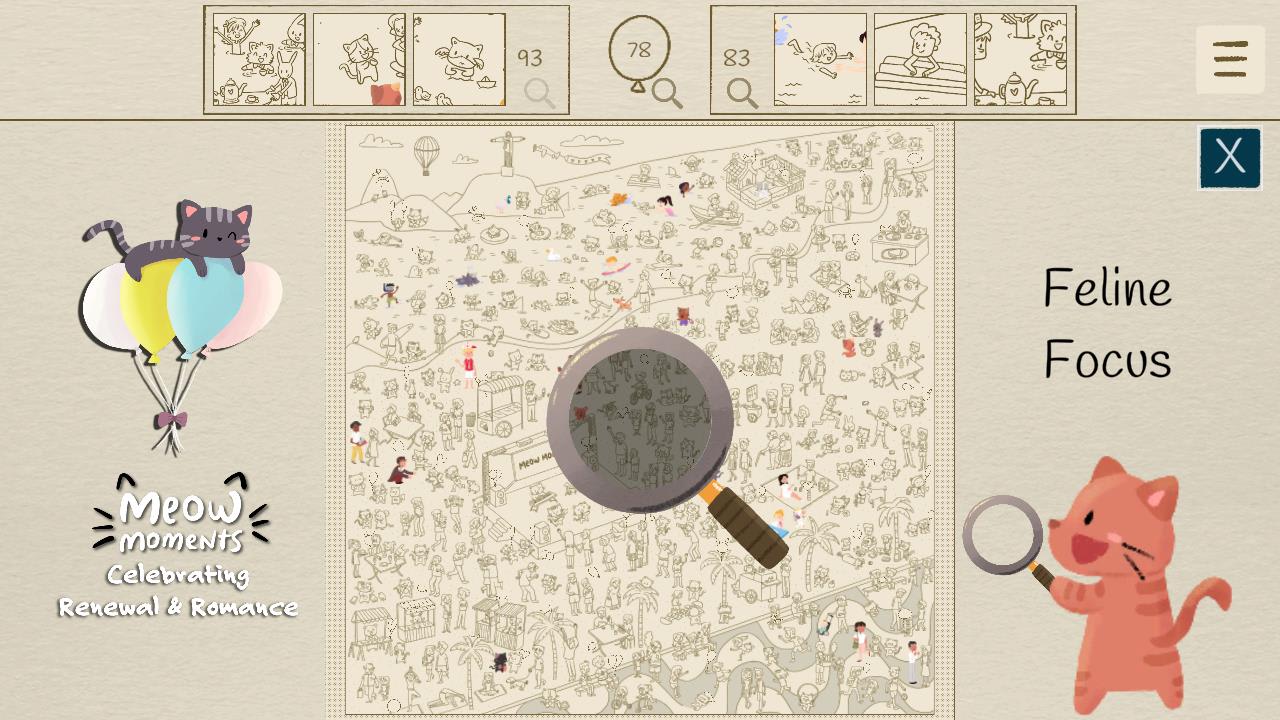Viewport: 1280px width, 720px height.
Task: Click the balloon icon showing 78
Action: click(x=641, y=47)
